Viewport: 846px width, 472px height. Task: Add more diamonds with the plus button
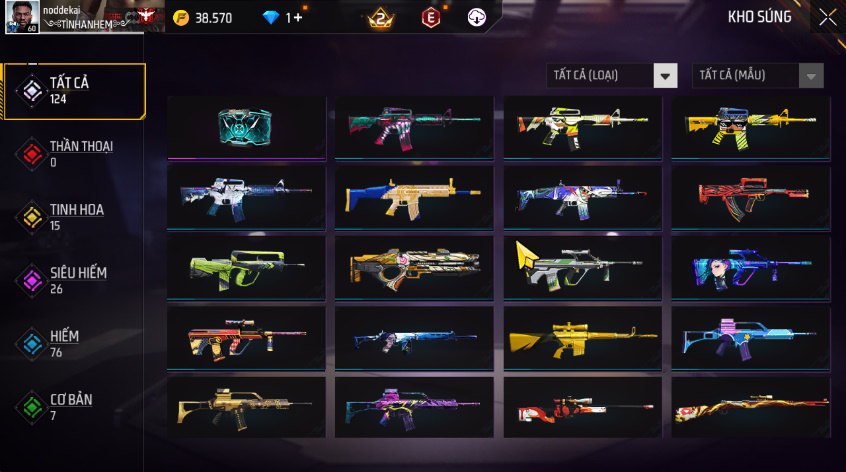tap(298, 18)
